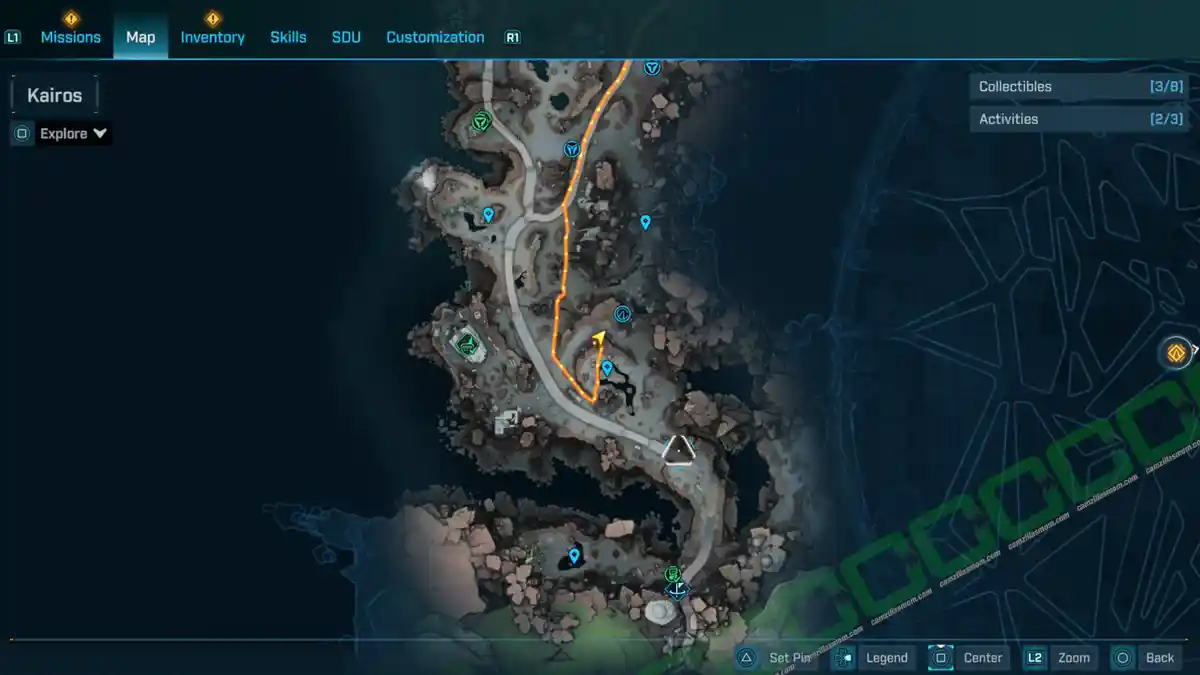Center the map on the player
The height and width of the screenshot is (675, 1200).
968,657
